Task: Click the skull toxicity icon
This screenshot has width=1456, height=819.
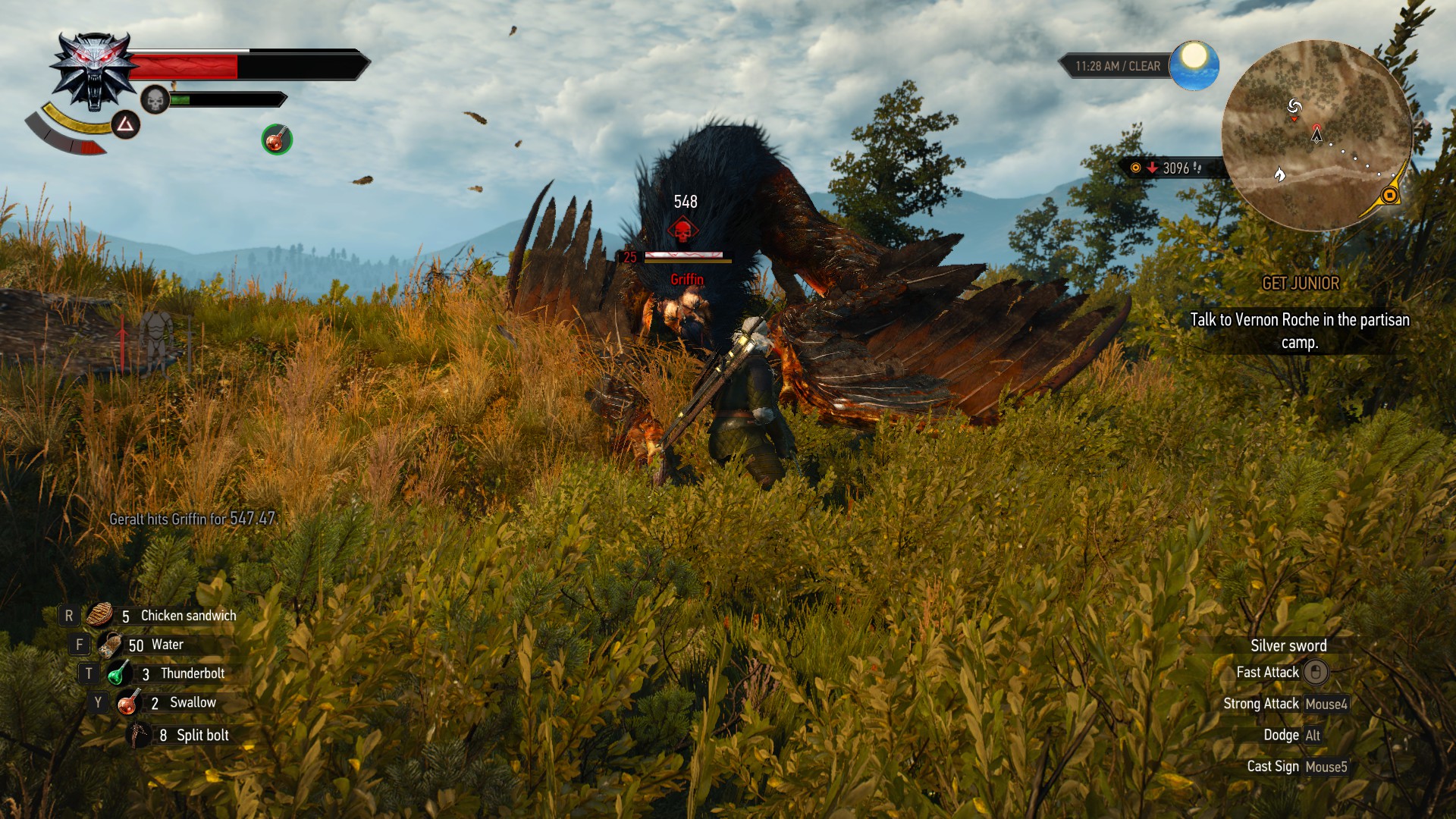Action: (x=155, y=99)
